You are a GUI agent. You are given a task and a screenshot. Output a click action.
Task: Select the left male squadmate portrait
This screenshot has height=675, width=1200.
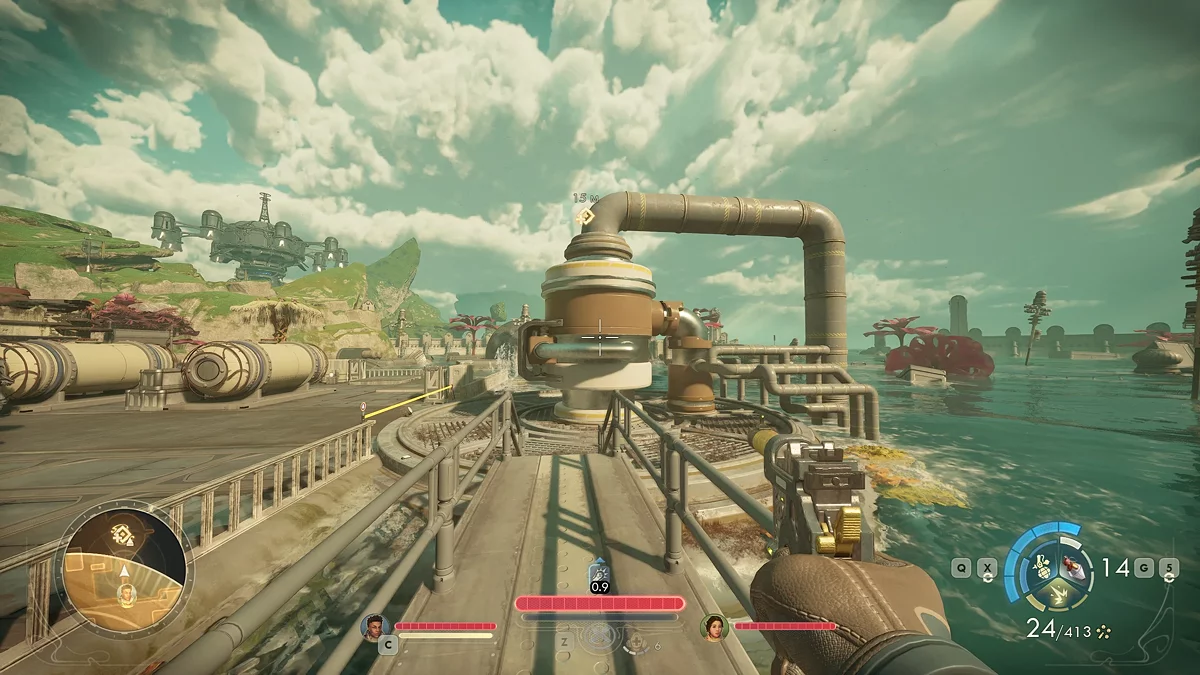[x=374, y=626]
